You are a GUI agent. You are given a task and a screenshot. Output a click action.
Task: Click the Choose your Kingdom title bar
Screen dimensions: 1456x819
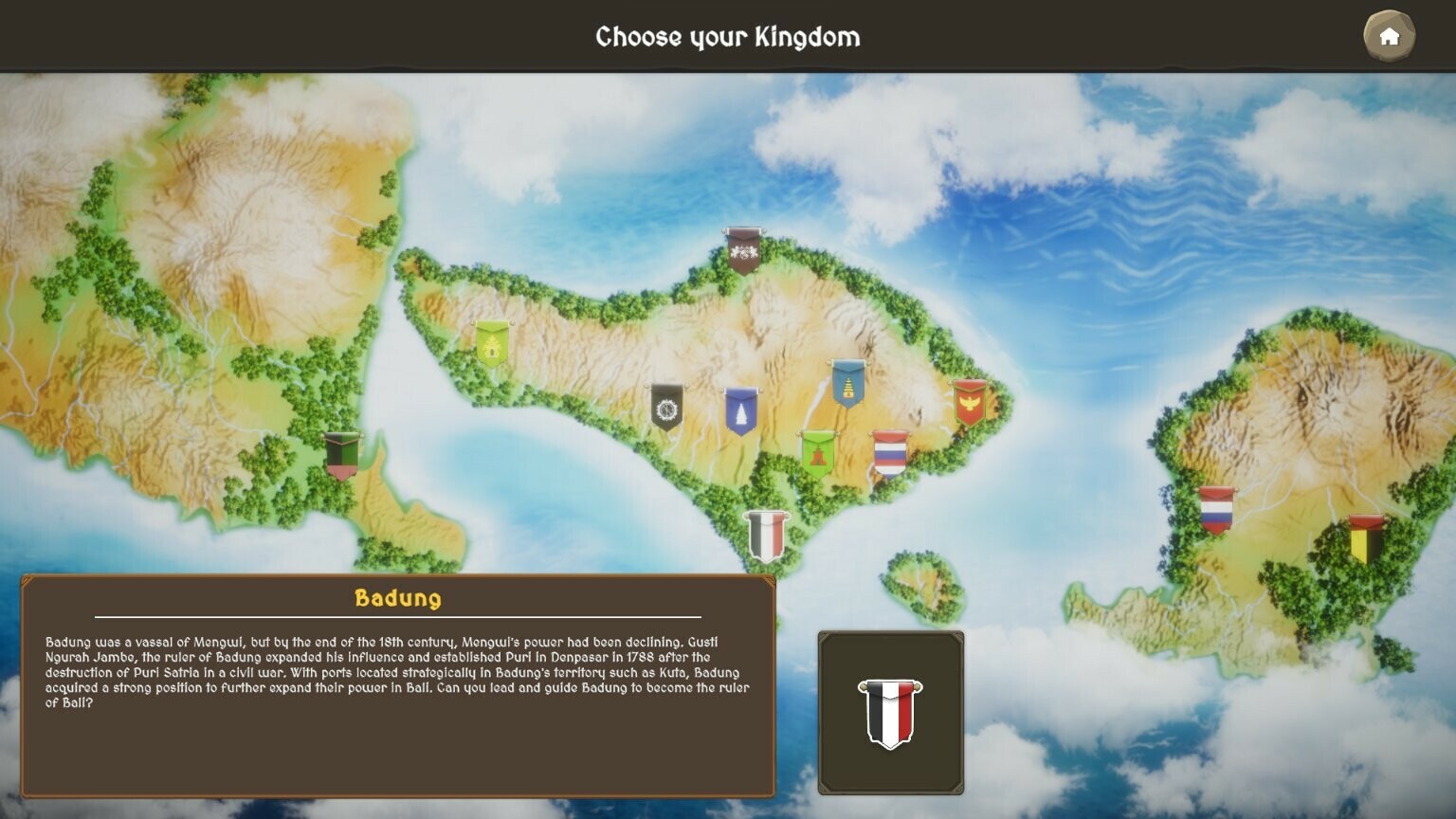click(x=728, y=38)
